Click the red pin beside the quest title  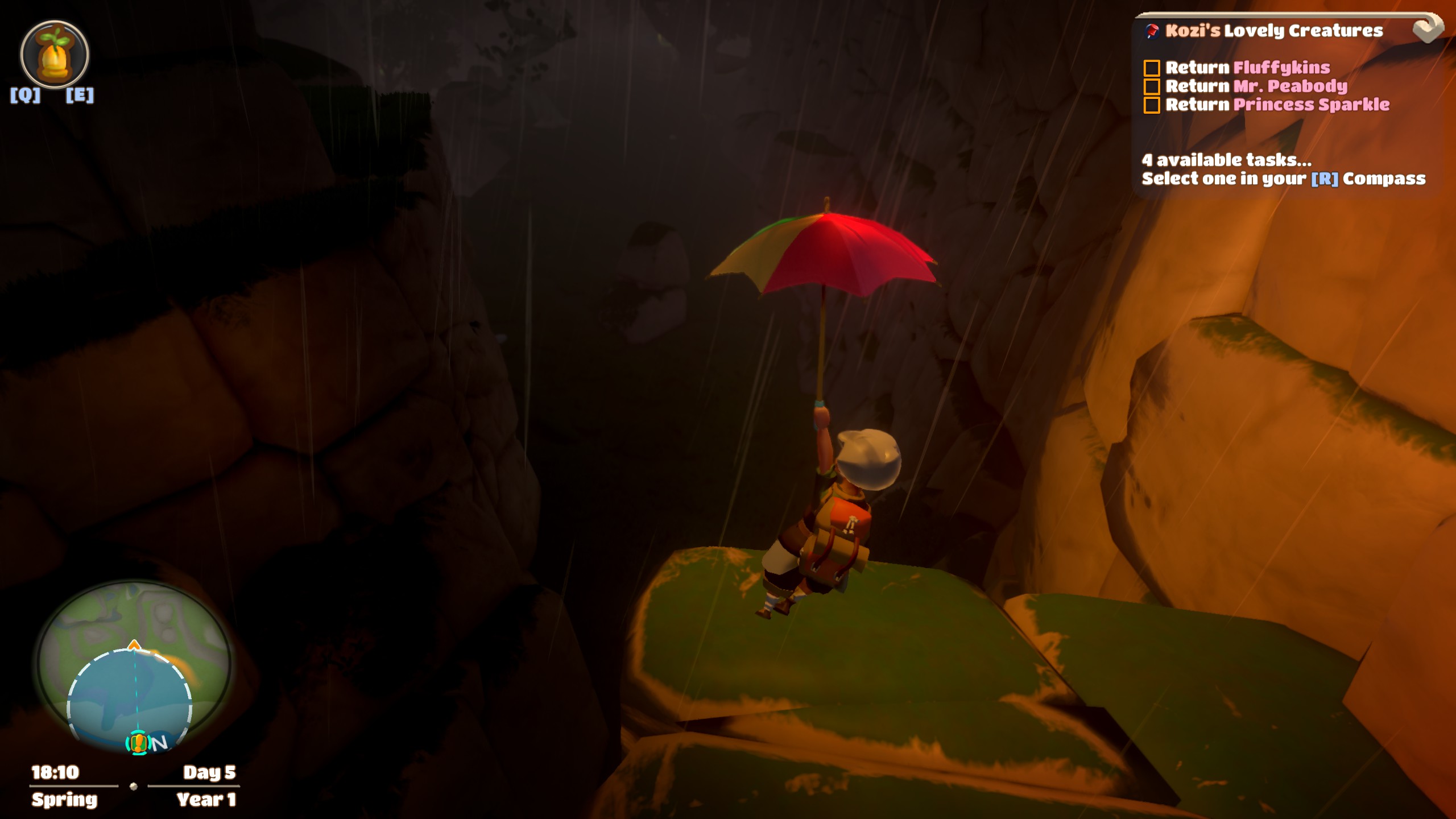pos(1153,31)
